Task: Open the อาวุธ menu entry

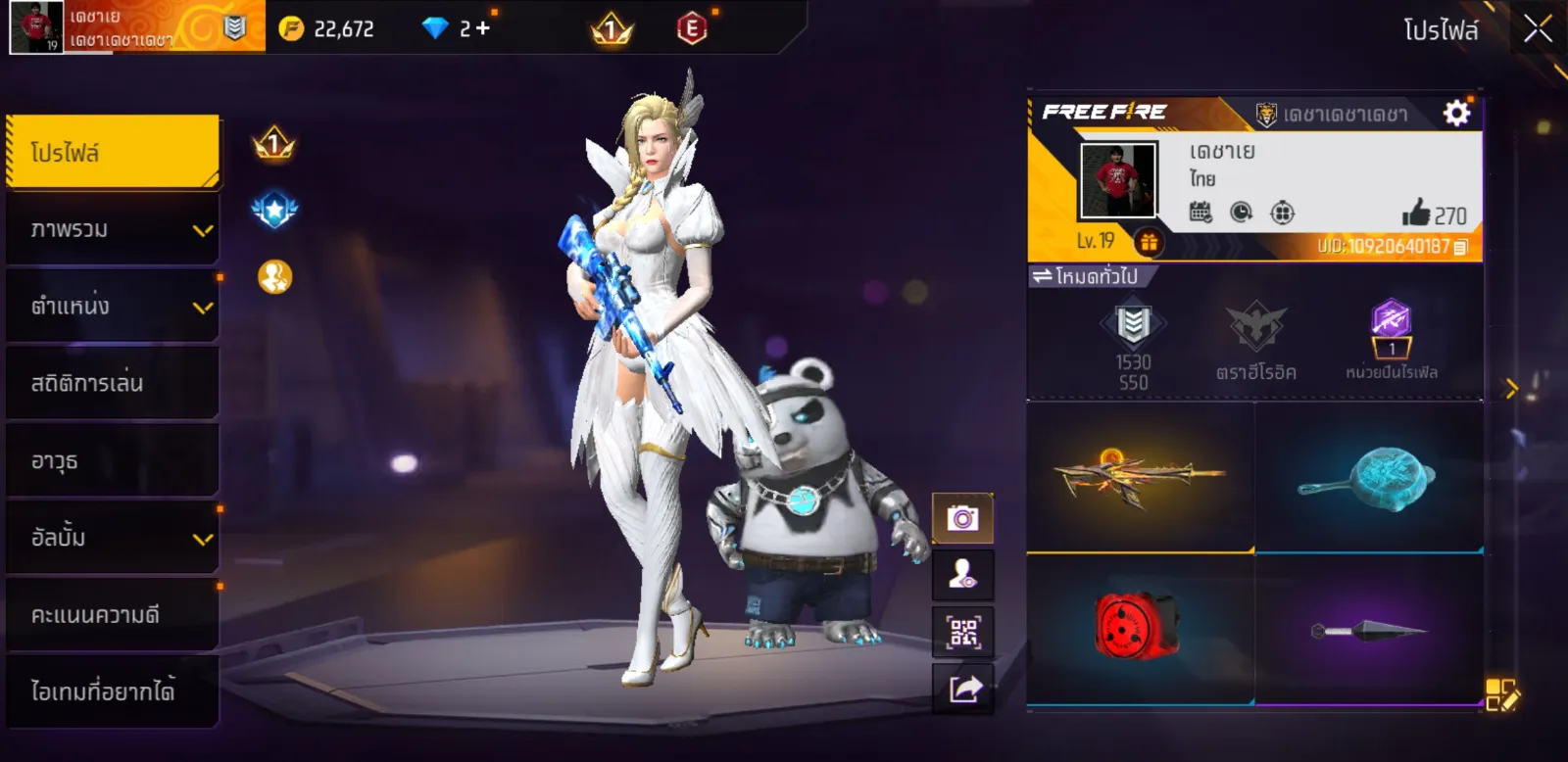Action: coord(113,460)
